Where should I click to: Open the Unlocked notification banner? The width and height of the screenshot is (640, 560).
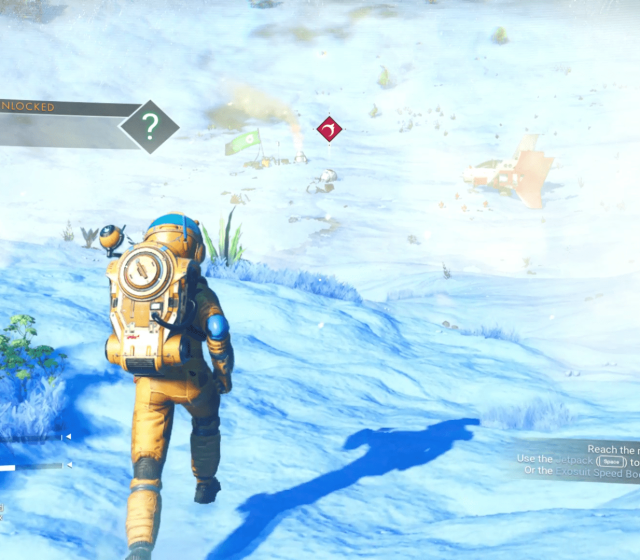pyautogui.click(x=60, y=107)
